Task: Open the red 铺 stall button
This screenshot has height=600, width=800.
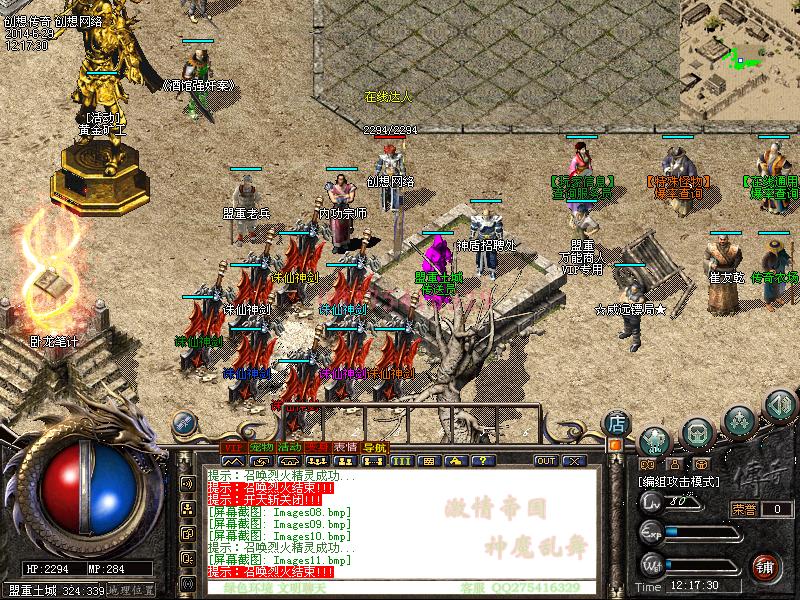Action: pos(765,564)
